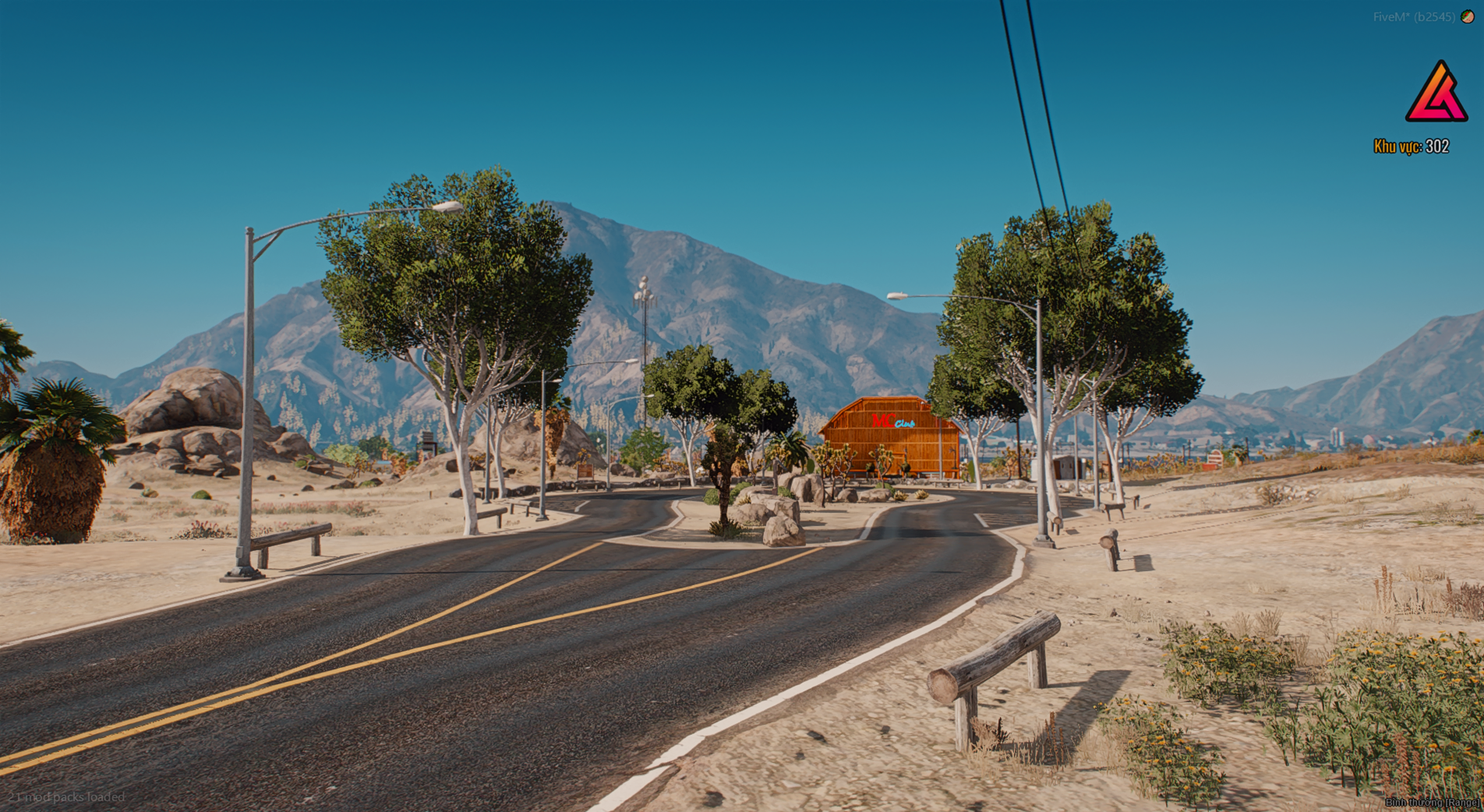This screenshot has height=812, width=1484.
Task: Select the Bình thường [Range] voice indicator
Action: point(1433,802)
